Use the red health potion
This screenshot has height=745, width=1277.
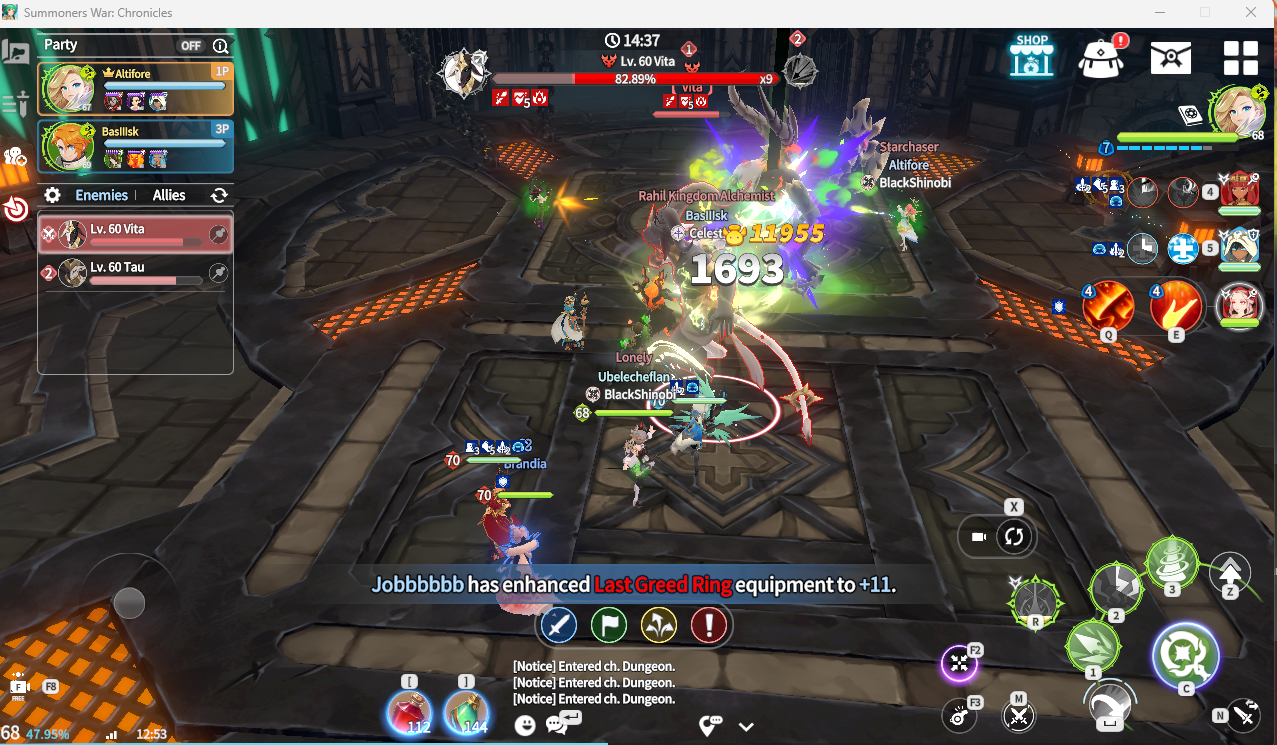(x=409, y=714)
